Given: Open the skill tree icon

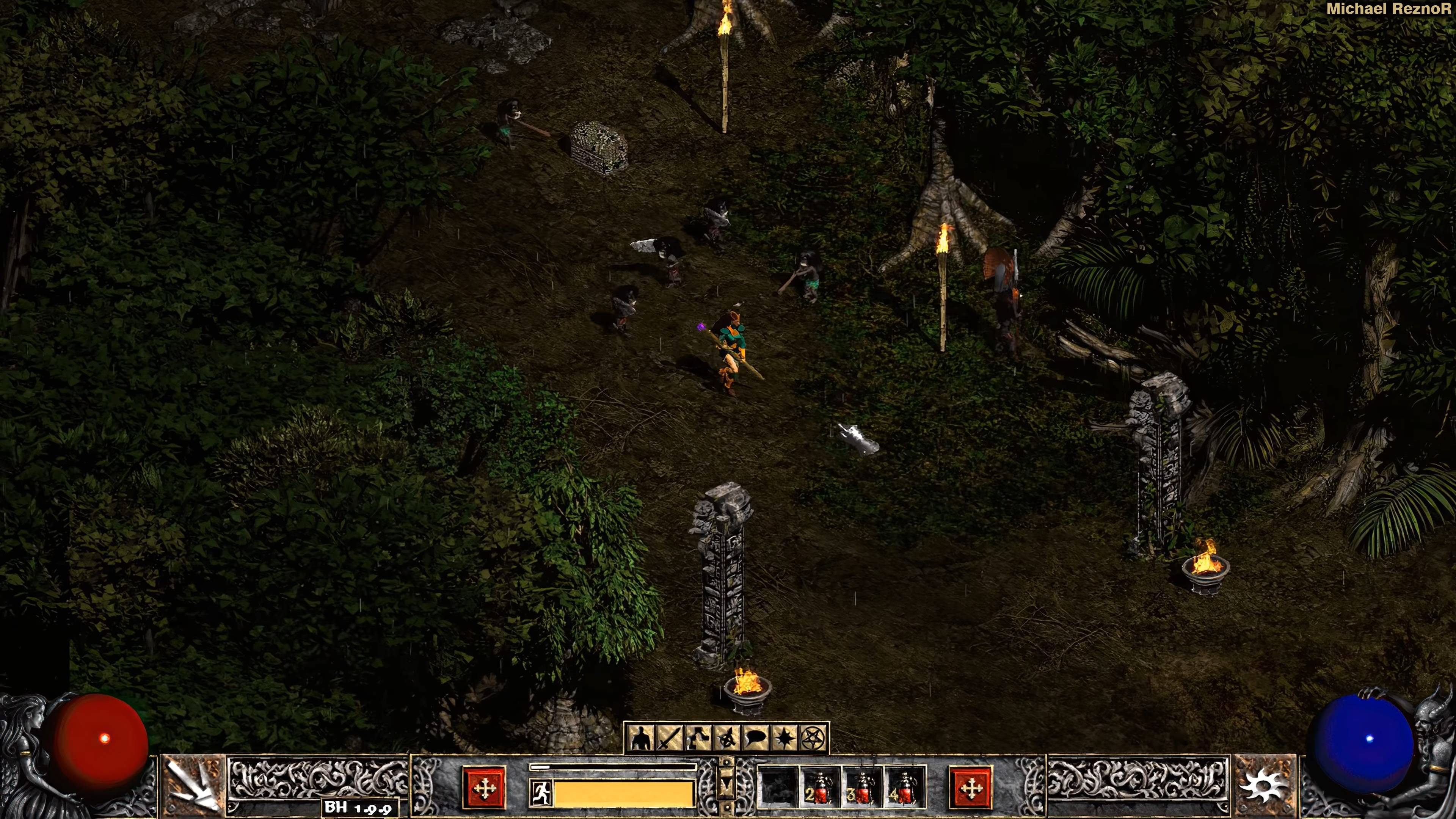Looking at the screenshot, I should (x=698, y=737).
